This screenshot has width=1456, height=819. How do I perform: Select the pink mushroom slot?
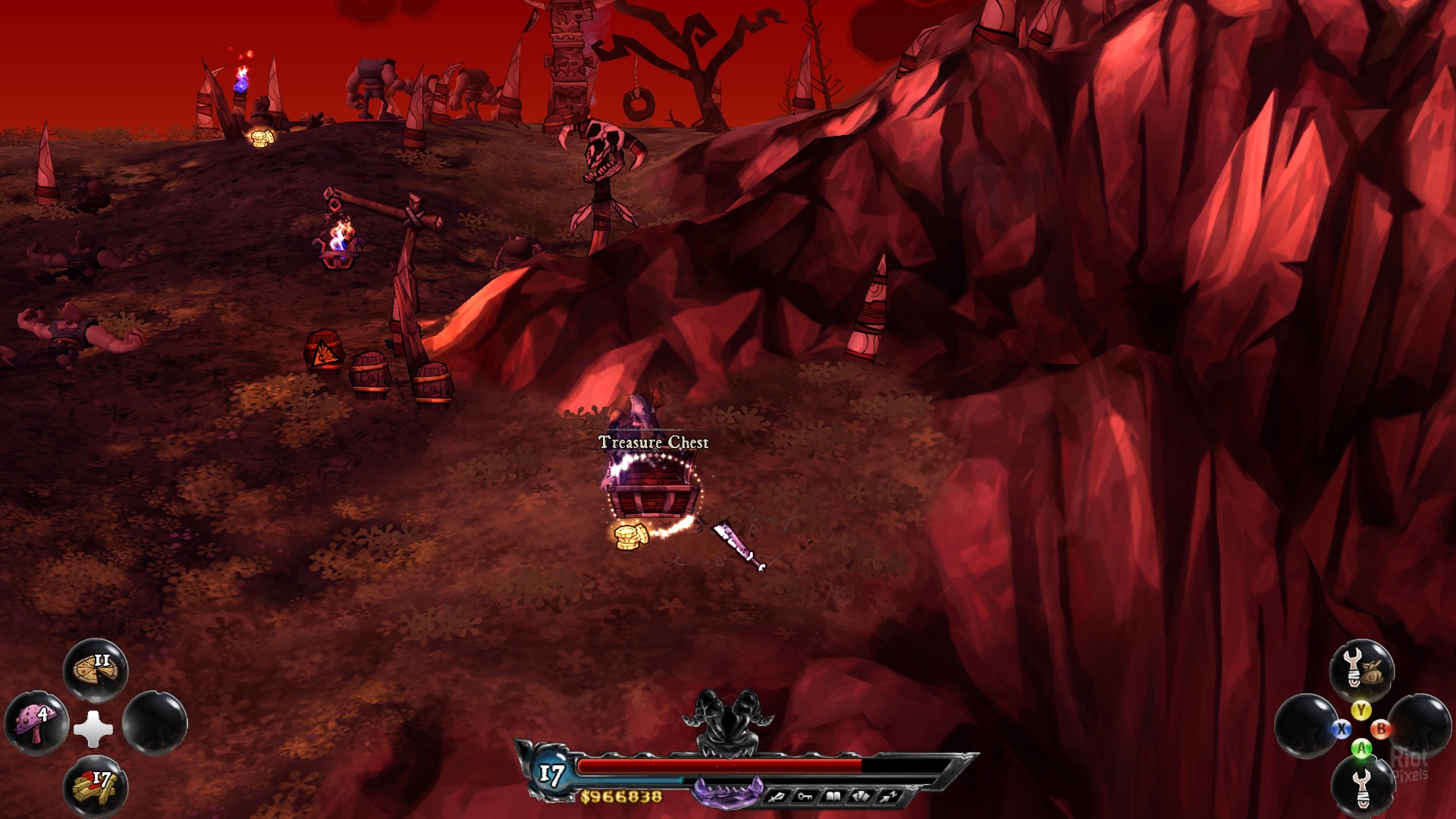(x=36, y=723)
